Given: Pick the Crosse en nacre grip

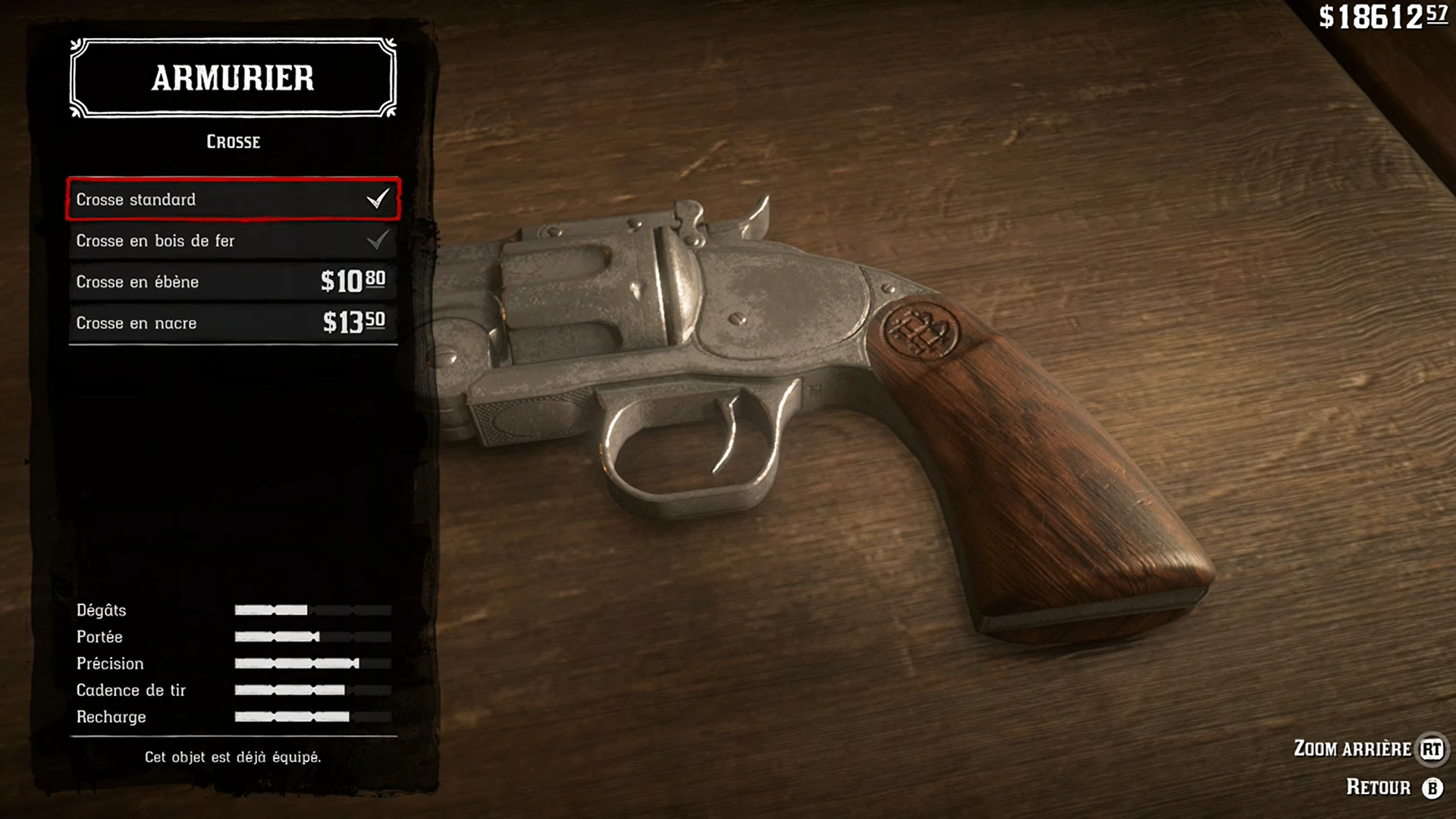Looking at the screenshot, I should [x=232, y=322].
